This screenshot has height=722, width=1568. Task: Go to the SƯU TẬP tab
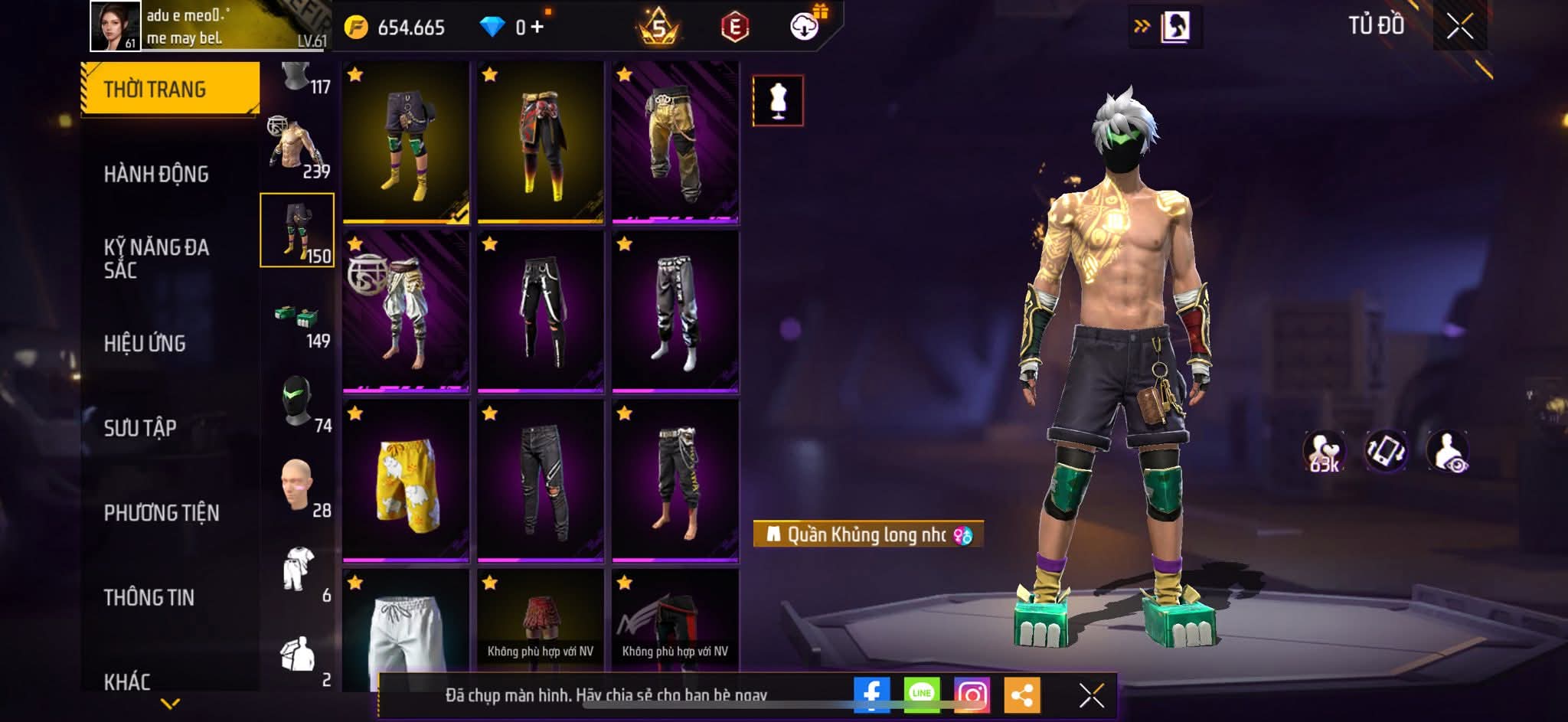tap(140, 427)
